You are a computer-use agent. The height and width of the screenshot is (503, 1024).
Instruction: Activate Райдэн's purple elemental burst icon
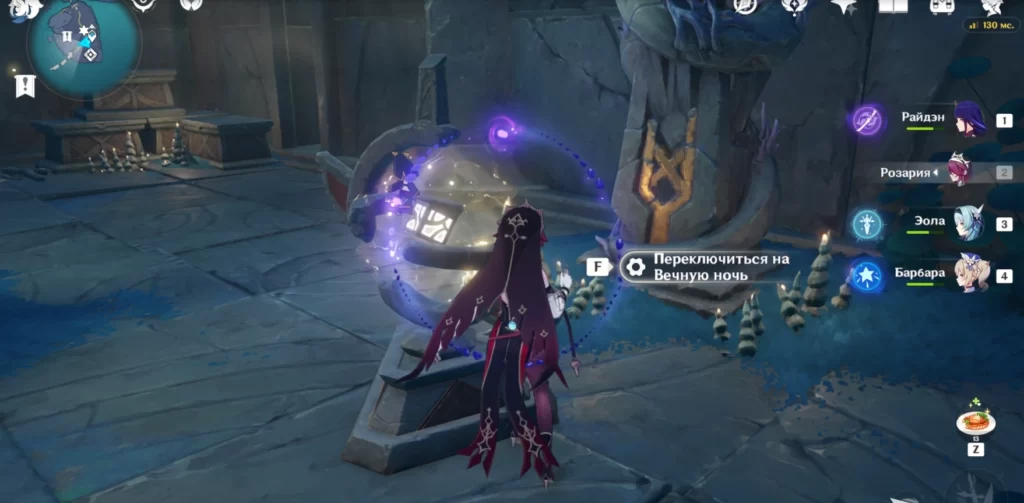(x=866, y=120)
